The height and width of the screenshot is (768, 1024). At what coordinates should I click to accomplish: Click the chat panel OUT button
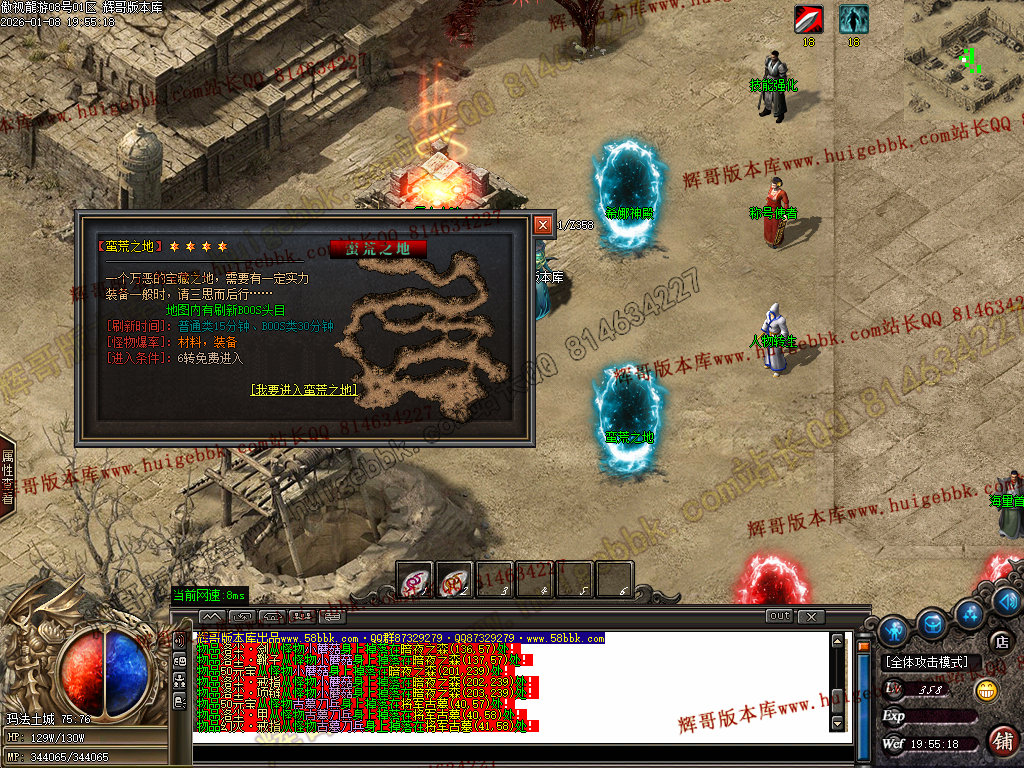click(779, 616)
